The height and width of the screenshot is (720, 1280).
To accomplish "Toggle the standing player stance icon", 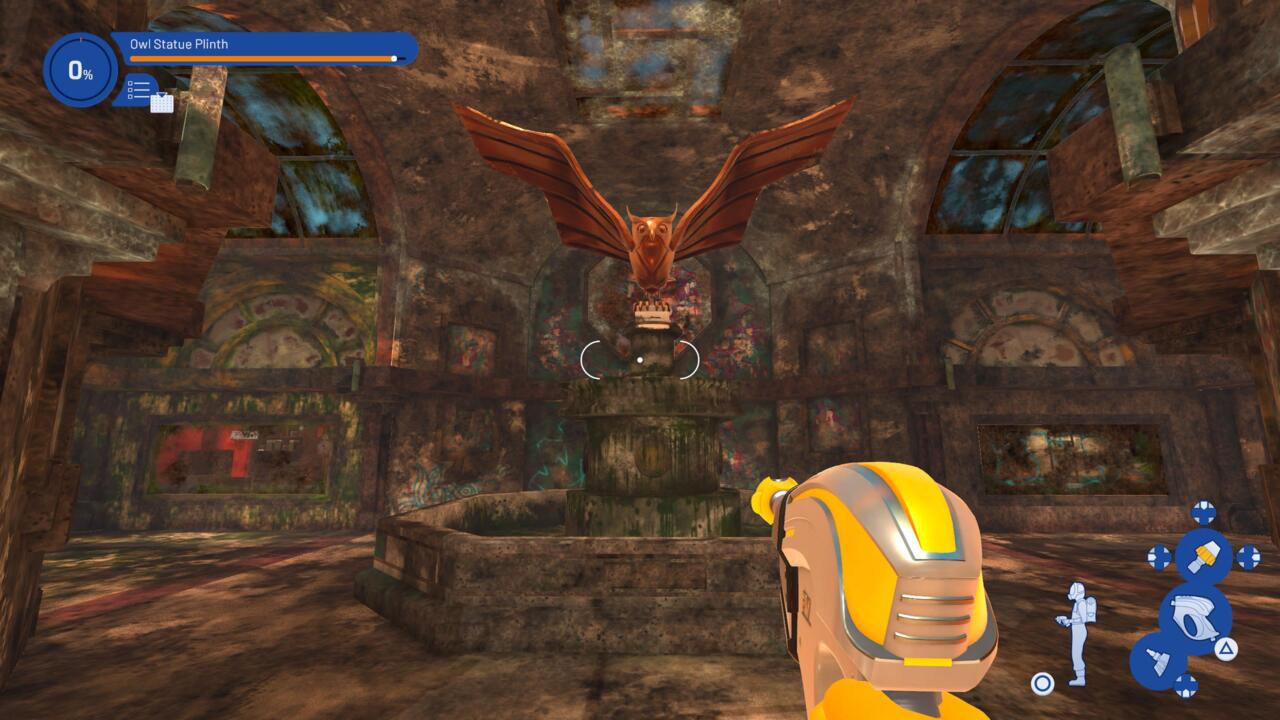I will [1076, 632].
